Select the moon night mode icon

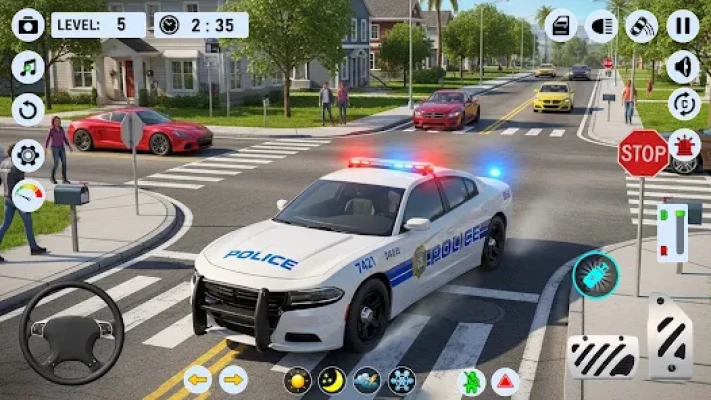tap(332, 380)
